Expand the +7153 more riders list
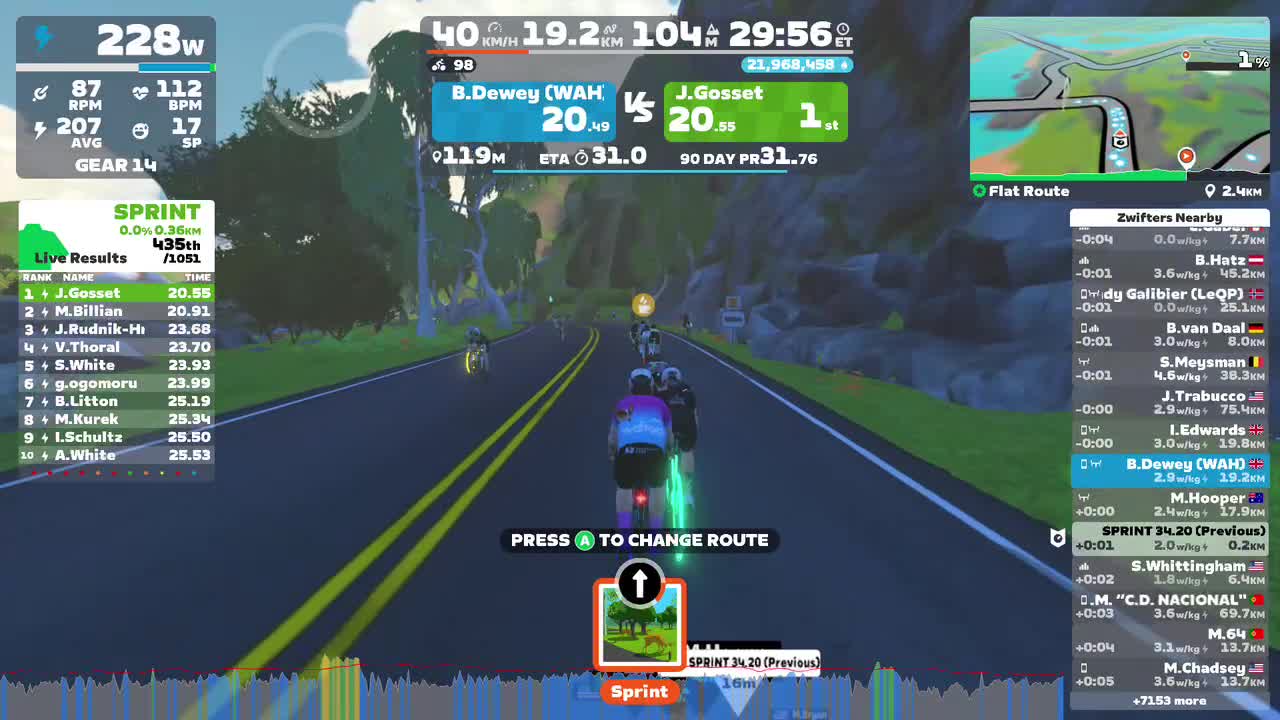Image resolution: width=1280 pixels, height=720 pixels. (1169, 701)
